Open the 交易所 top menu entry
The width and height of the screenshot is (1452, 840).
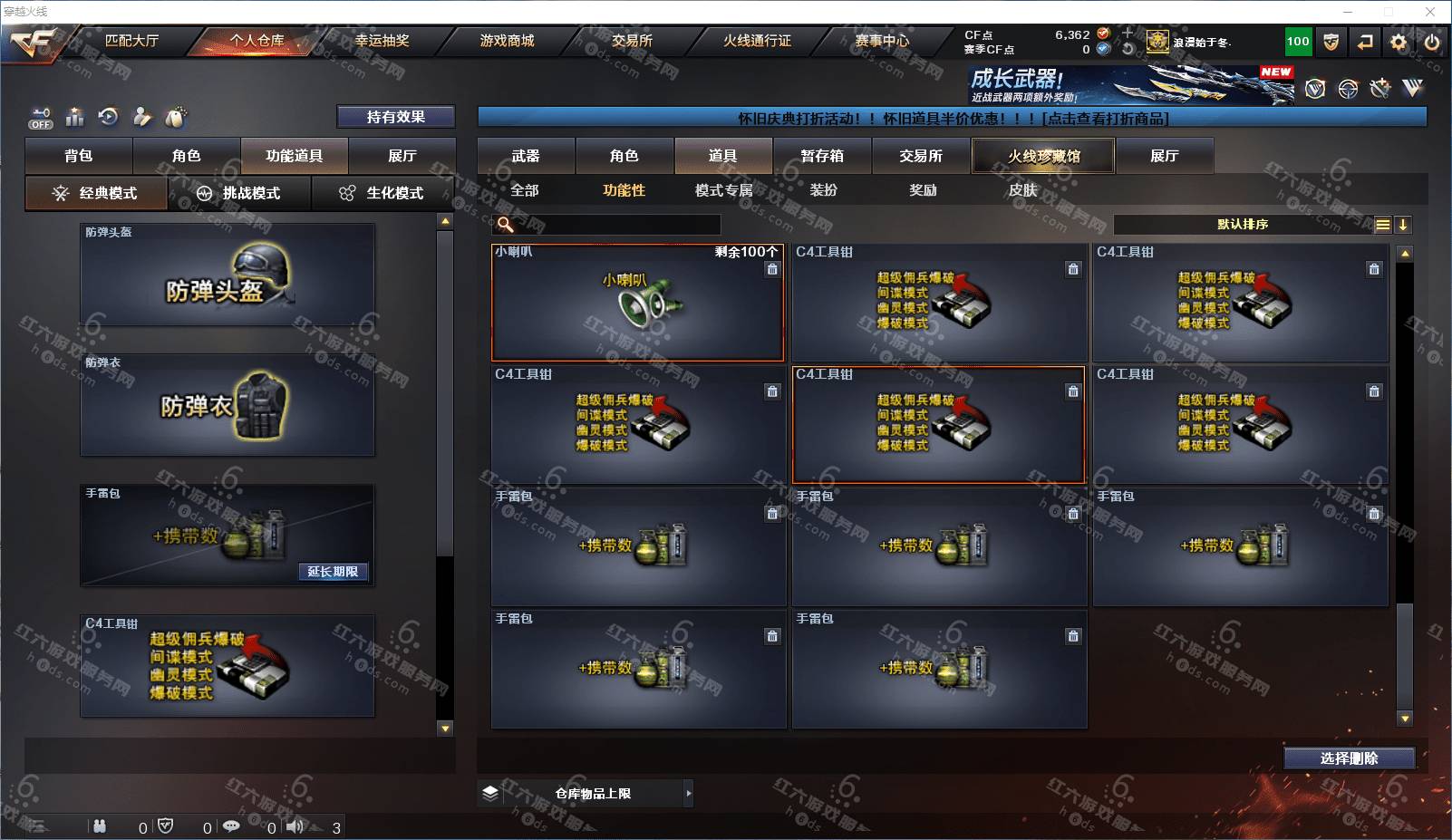point(632,41)
